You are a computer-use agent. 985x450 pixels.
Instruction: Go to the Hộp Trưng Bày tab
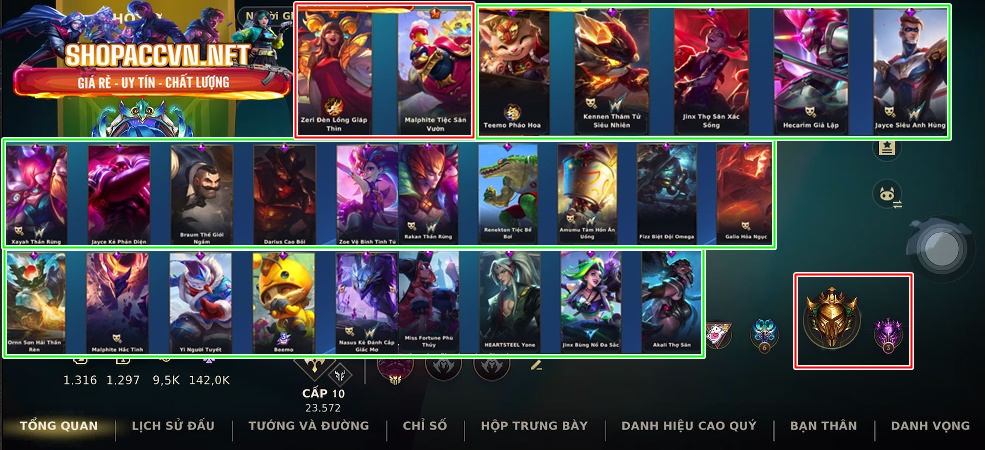pyautogui.click(x=534, y=426)
